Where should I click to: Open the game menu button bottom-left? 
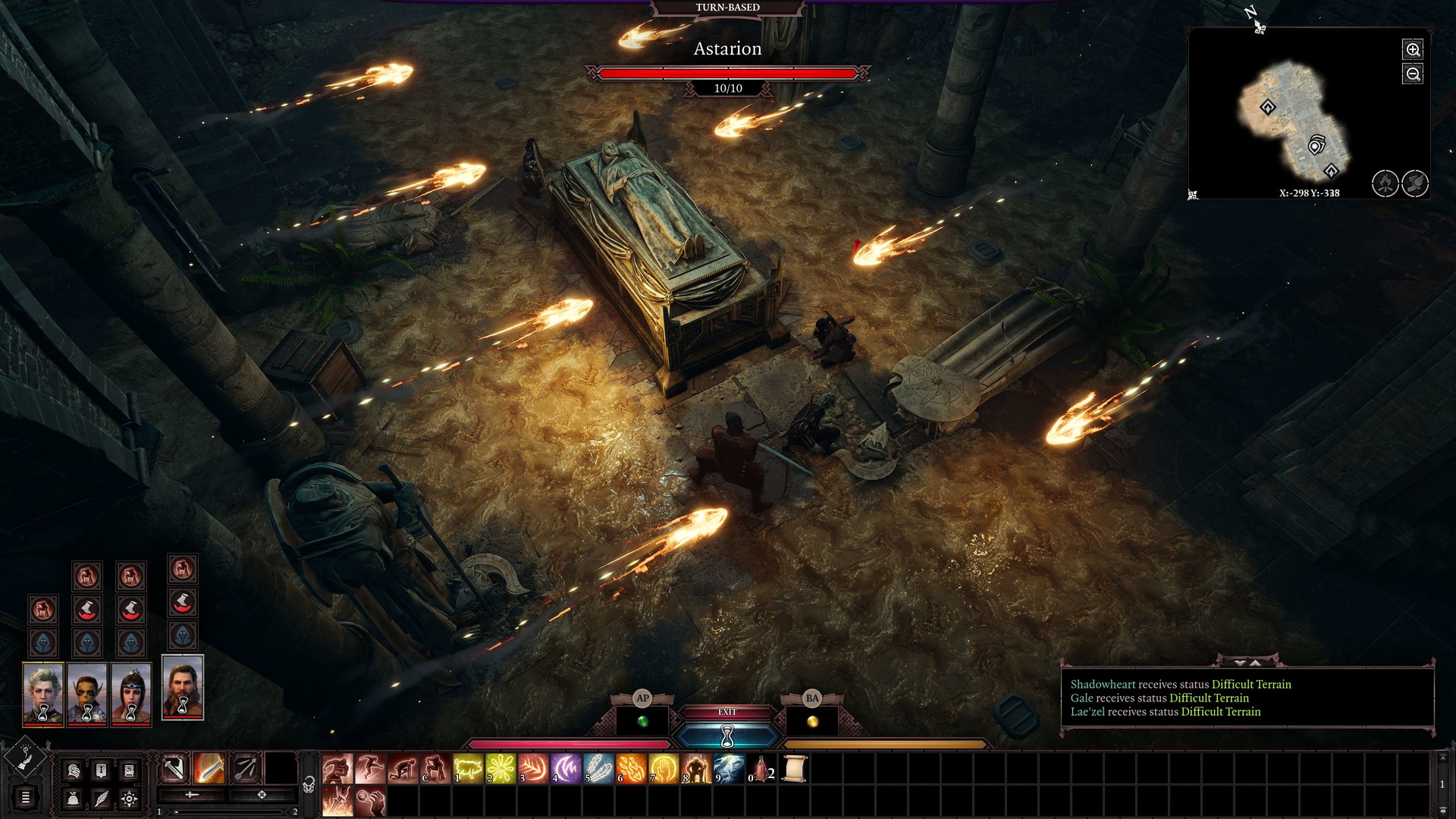(x=25, y=798)
